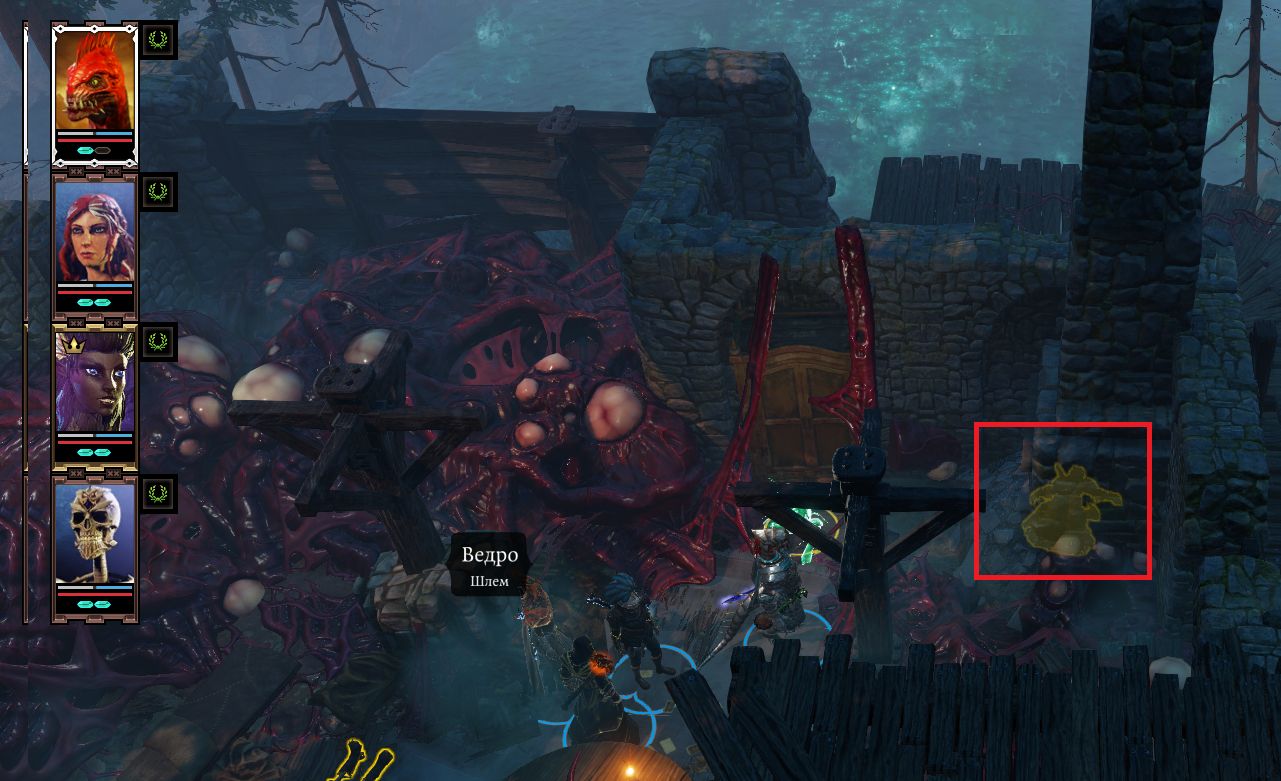
Task: Select the skeleton character portrait
Action: point(94,533)
